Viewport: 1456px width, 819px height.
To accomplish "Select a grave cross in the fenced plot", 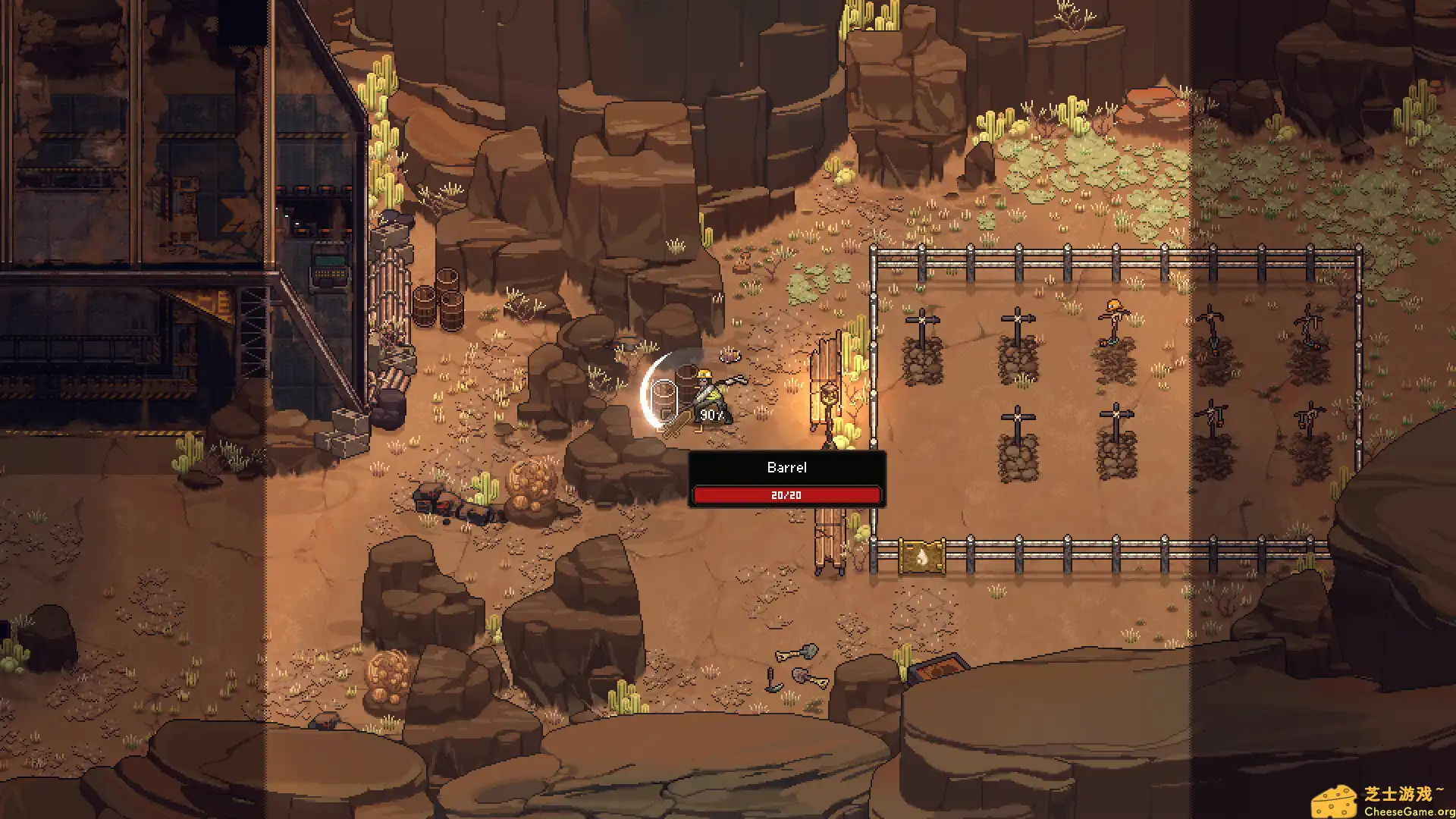I will [x=1016, y=318].
